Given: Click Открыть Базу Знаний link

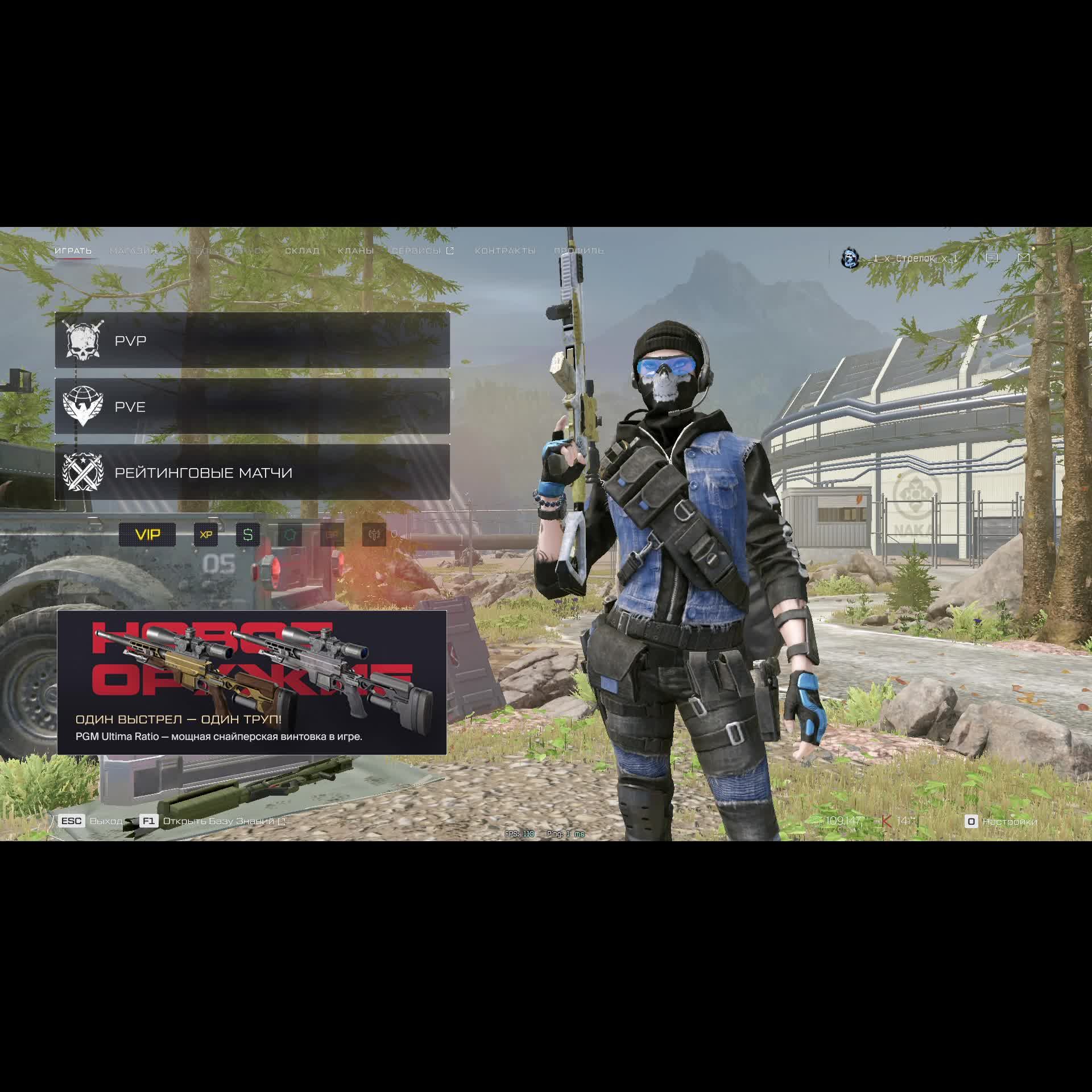Looking at the screenshot, I should click(218, 821).
